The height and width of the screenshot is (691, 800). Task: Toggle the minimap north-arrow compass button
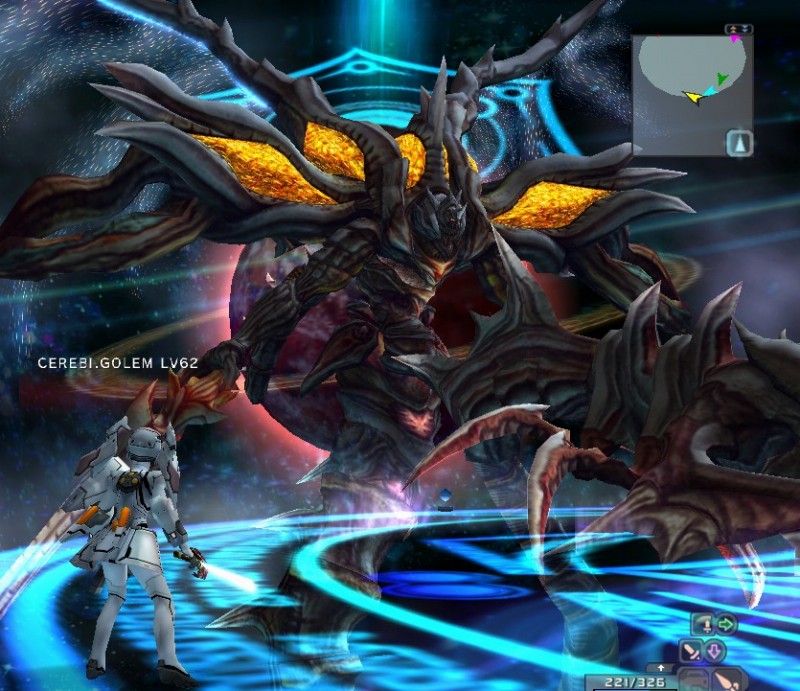coord(738,142)
